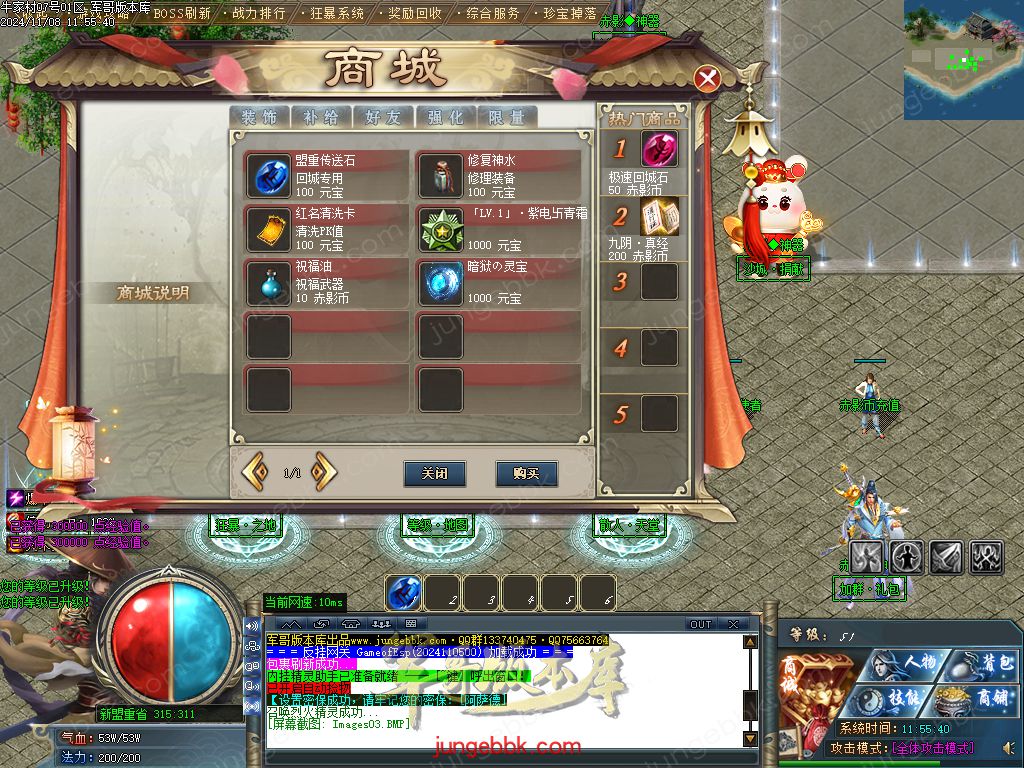Close the 商城 shop window with the red X
Viewport: 1024px width, 768px height.
coord(708,79)
